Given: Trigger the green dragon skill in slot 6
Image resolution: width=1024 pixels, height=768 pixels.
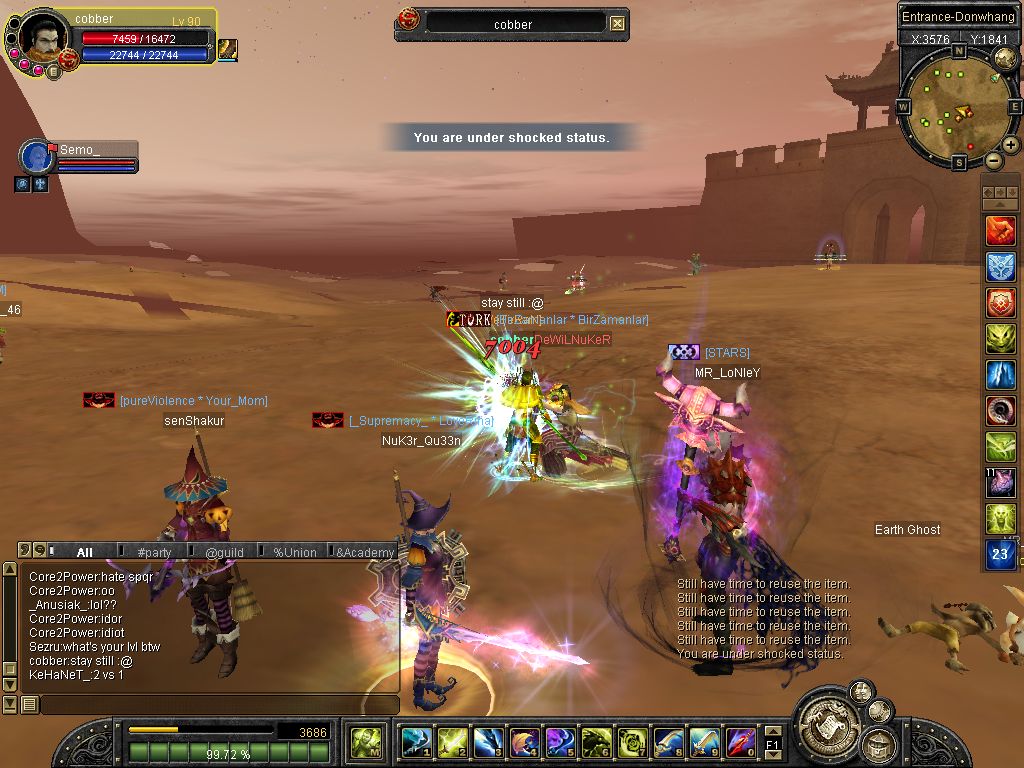Looking at the screenshot, I should click(x=596, y=742).
